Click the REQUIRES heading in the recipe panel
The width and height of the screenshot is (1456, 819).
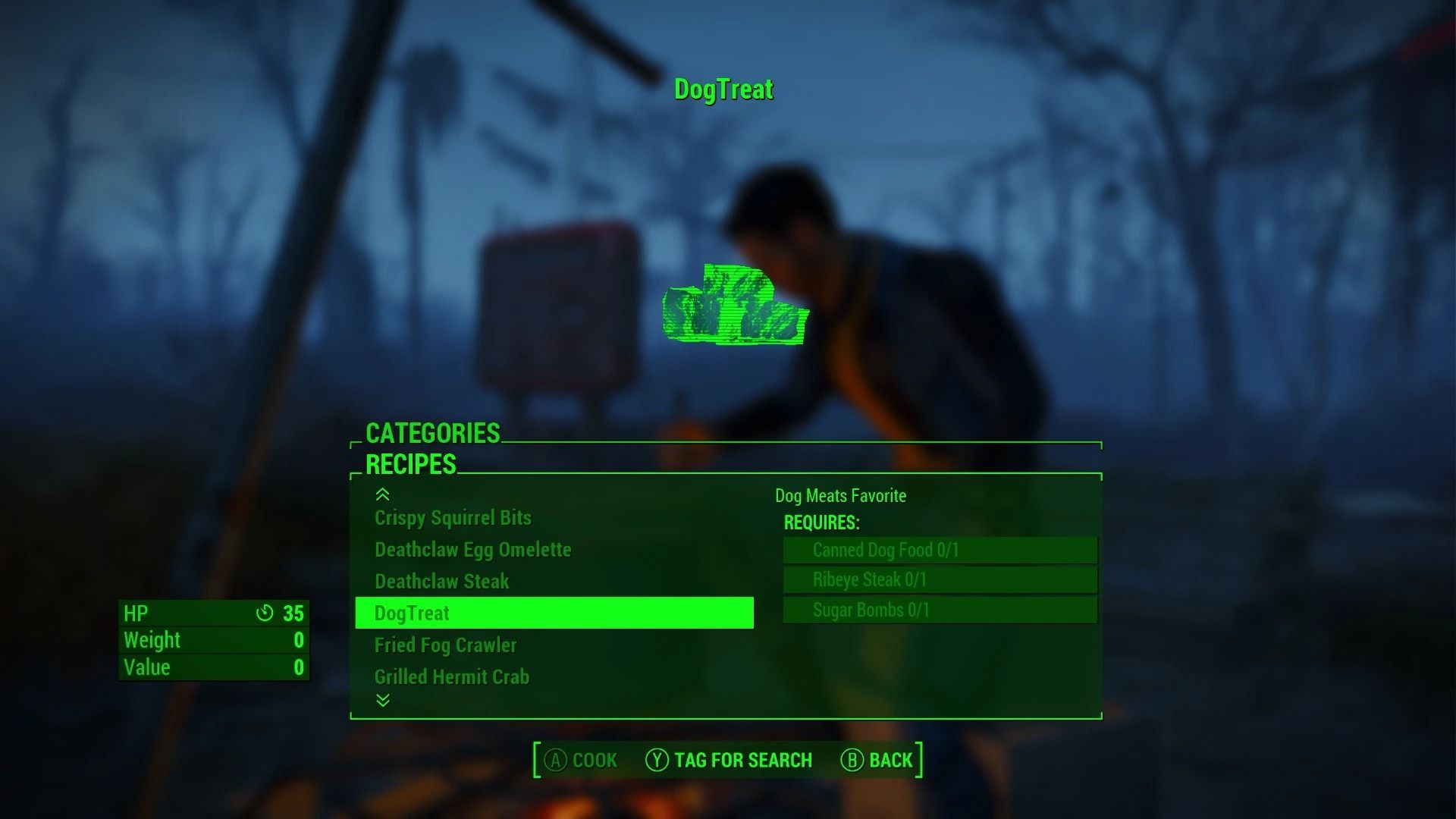pyautogui.click(x=821, y=523)
